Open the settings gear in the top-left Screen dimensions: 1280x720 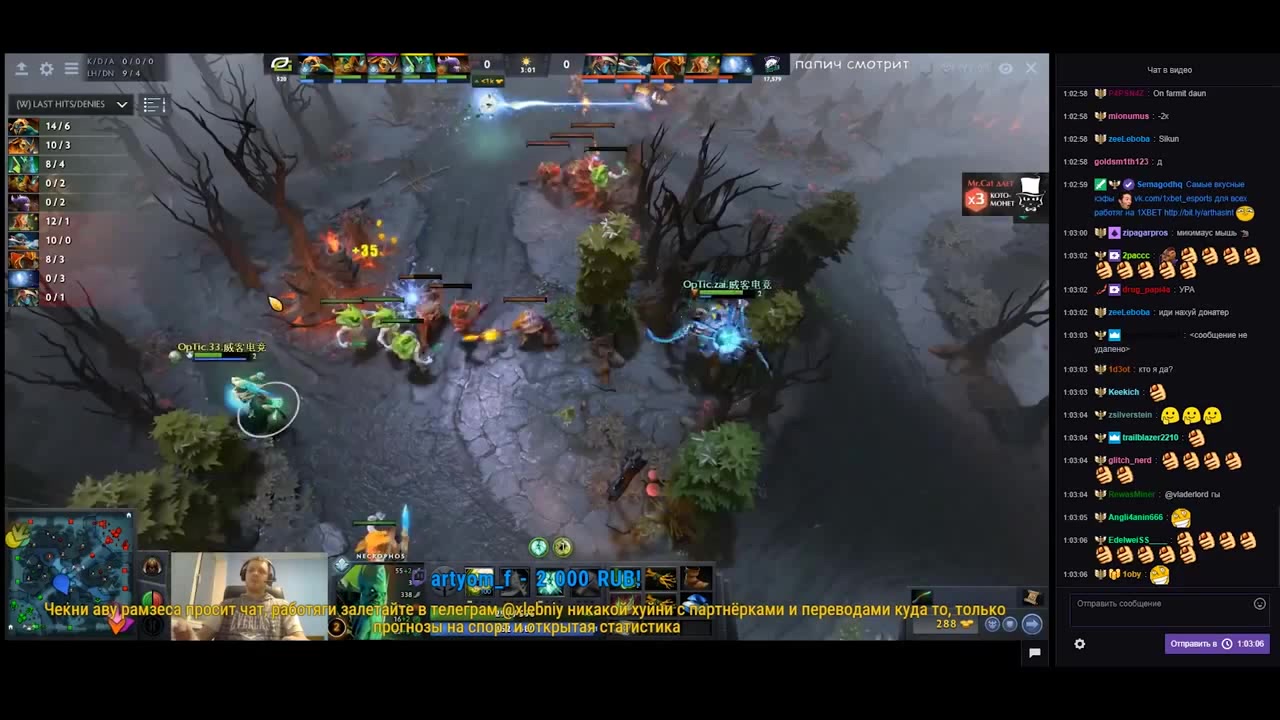click(x=46, y=69)
